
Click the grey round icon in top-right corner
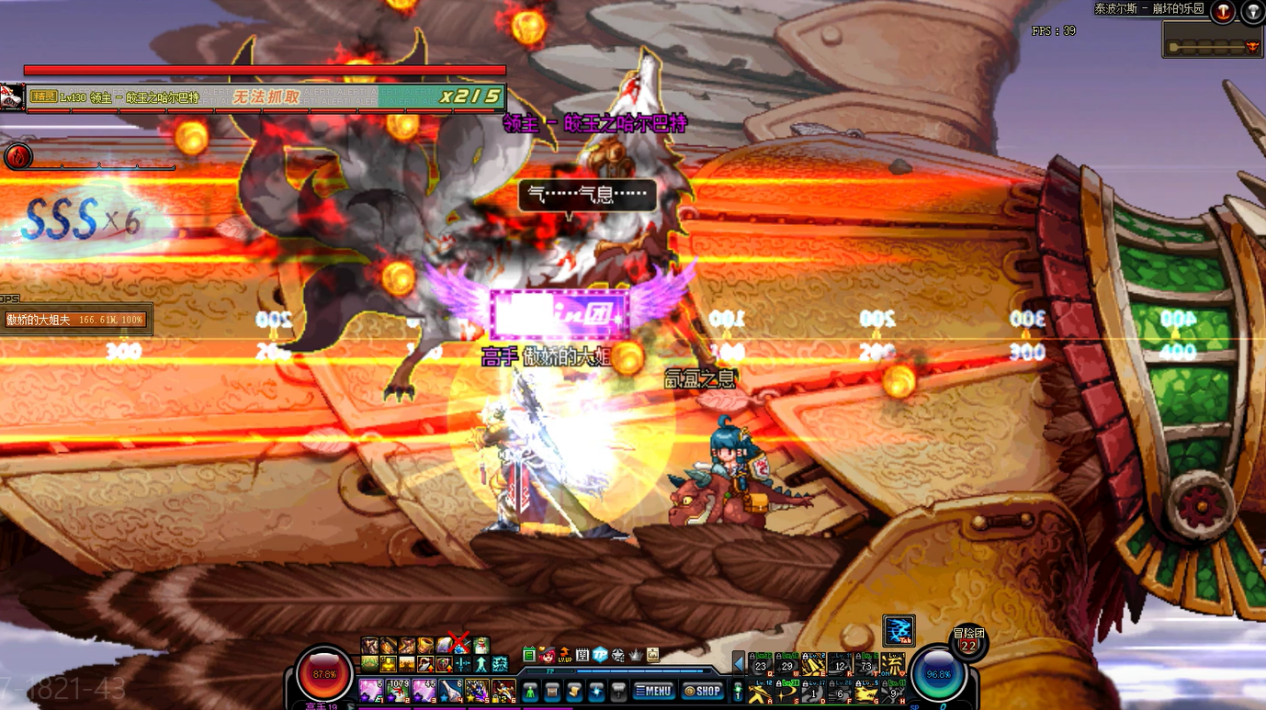(1252, 11)
